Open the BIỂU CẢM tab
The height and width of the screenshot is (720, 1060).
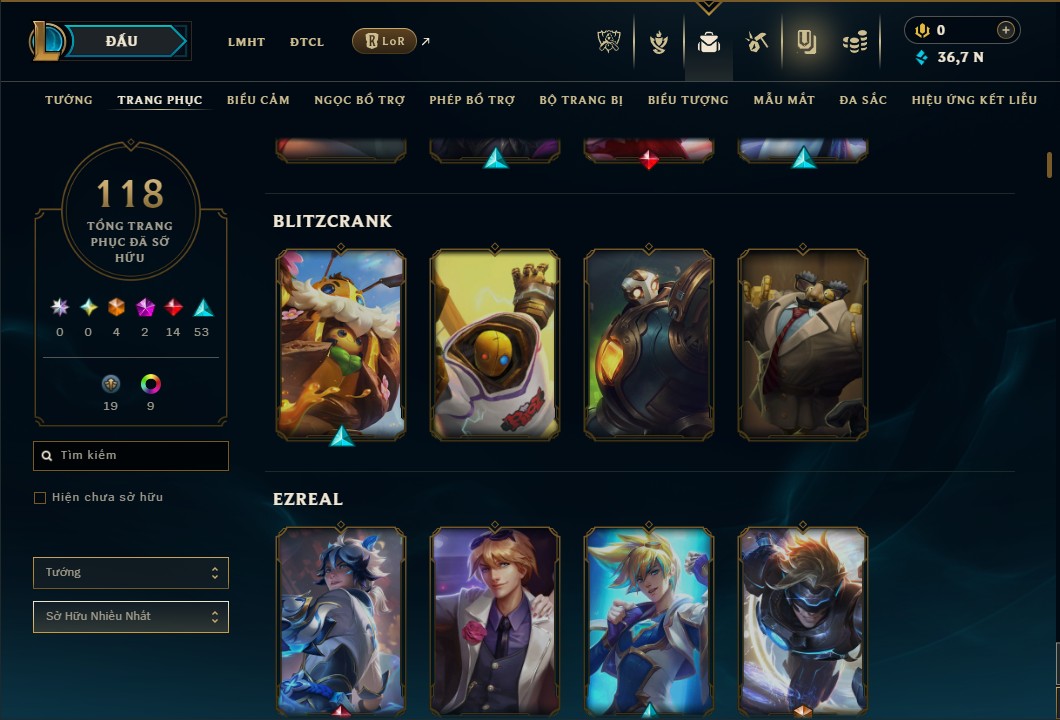coord(258,100)
